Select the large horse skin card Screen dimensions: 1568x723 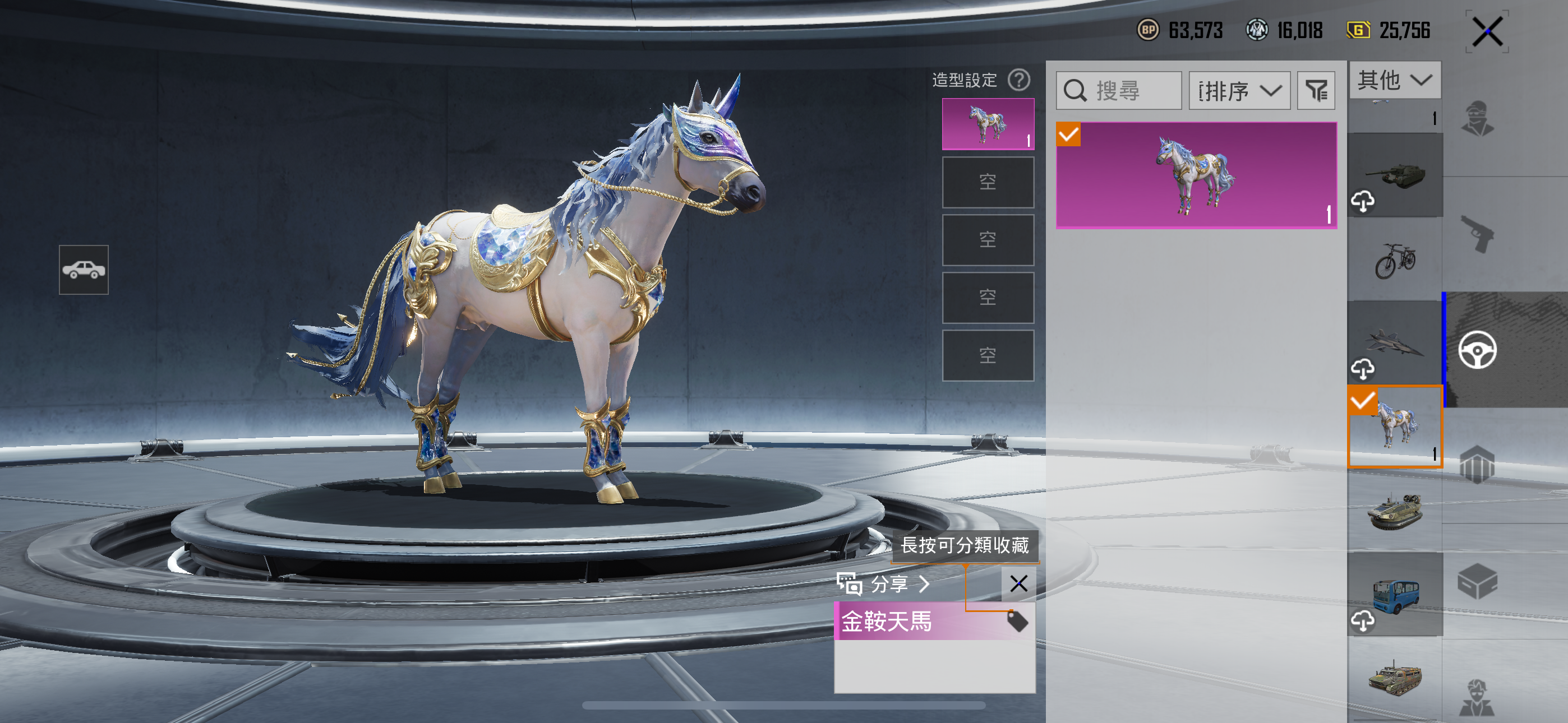pos(1196,175)
